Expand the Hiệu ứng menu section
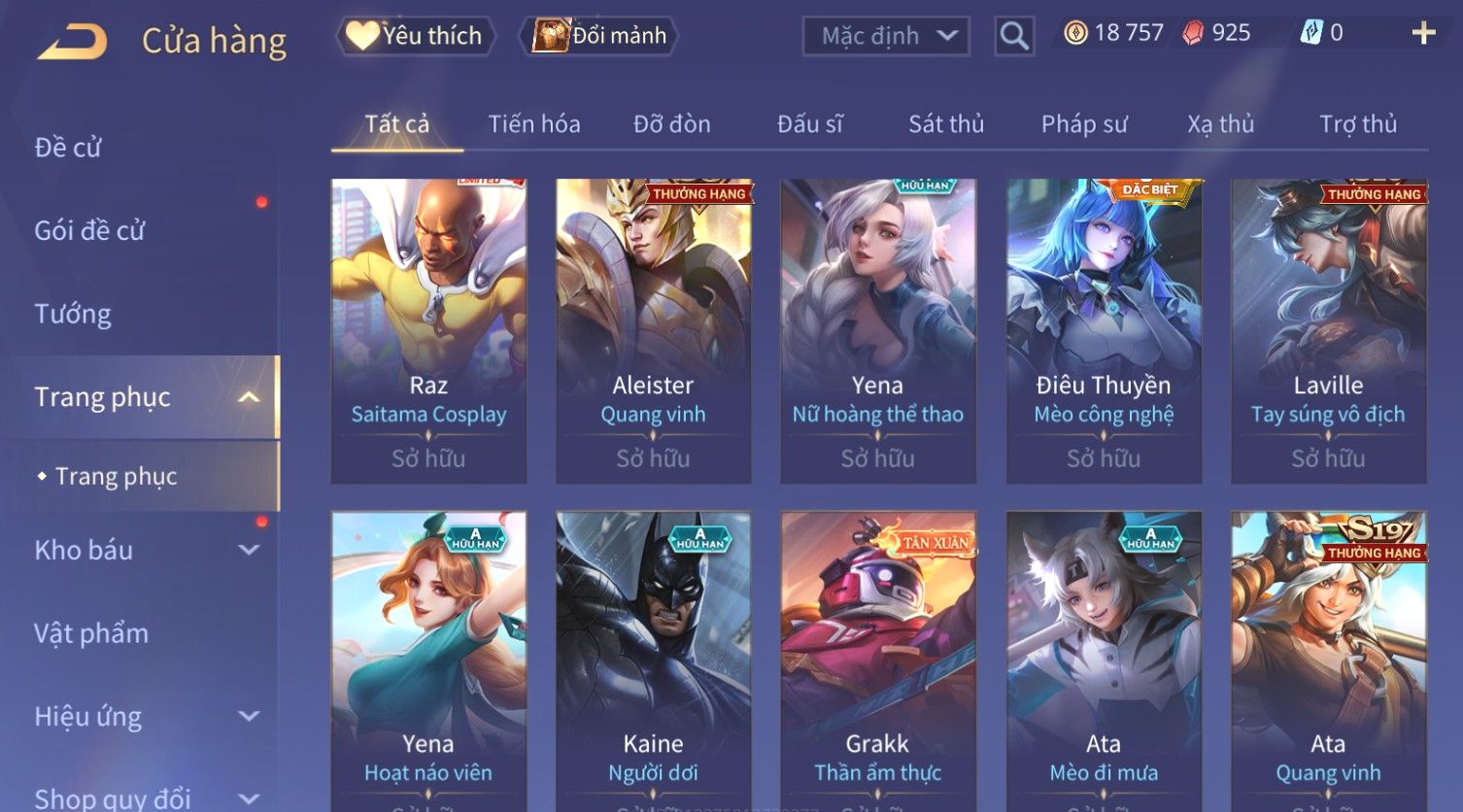This screenshot has height=812, width=1463. 146,717
